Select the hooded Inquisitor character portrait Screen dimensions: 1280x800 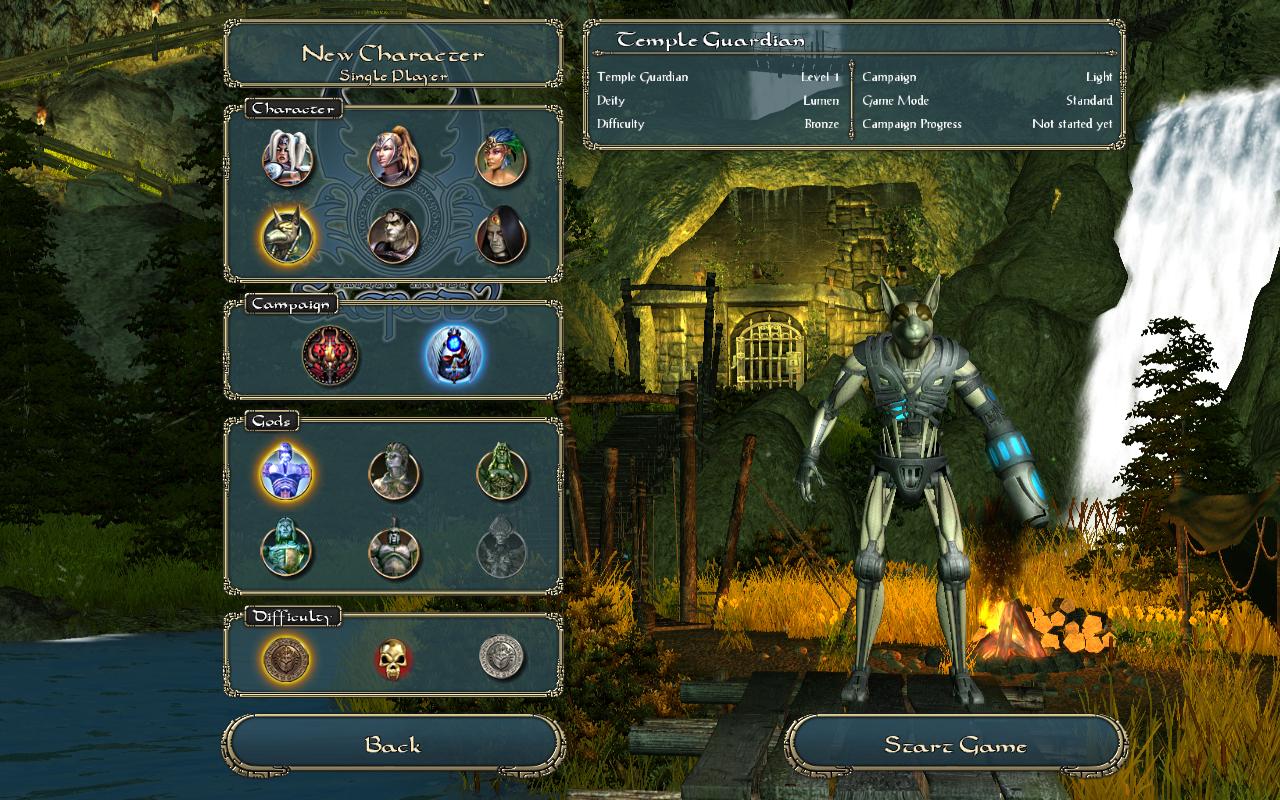(x=501, y=236)
